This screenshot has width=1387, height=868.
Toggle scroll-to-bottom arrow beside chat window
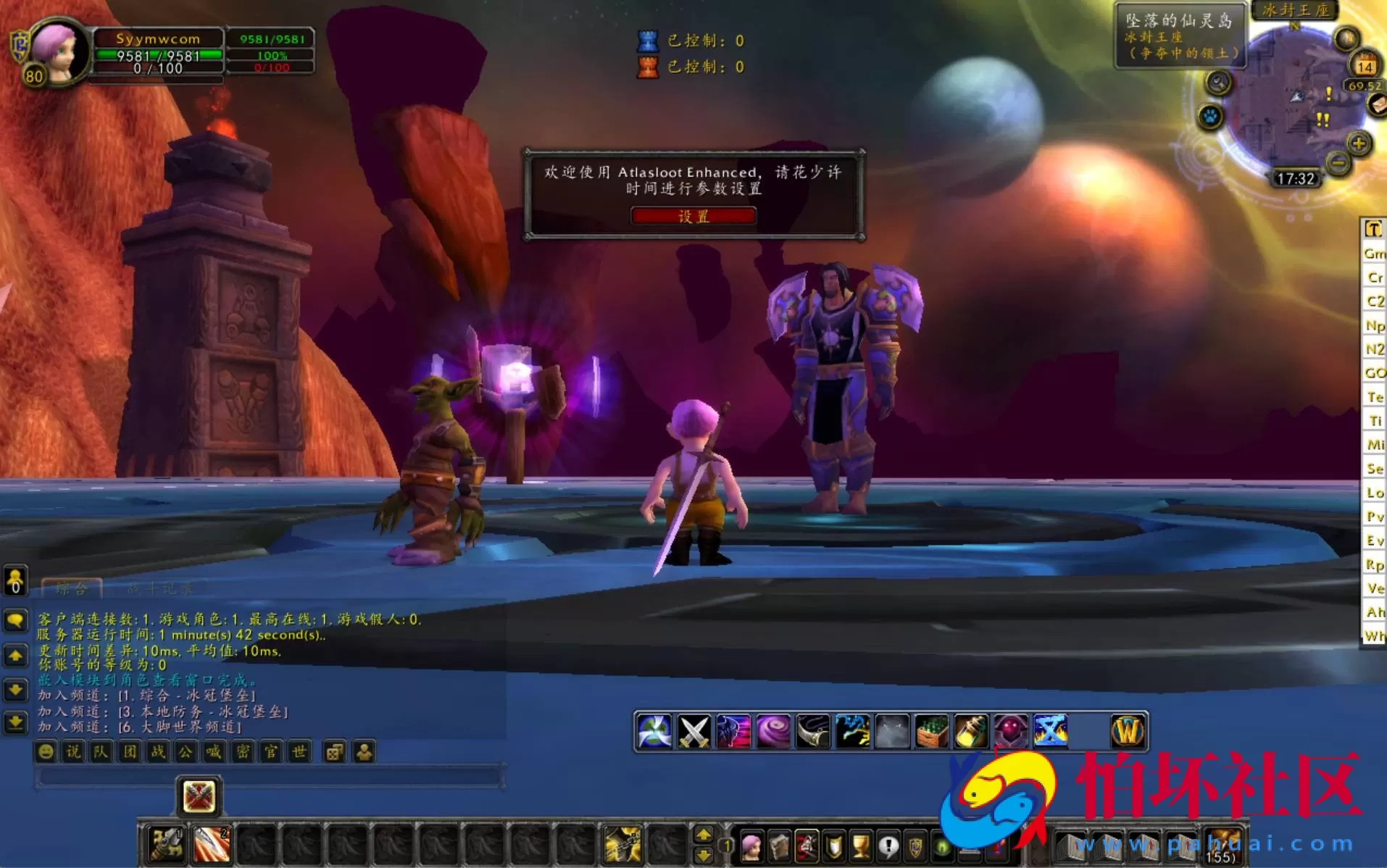[x=15, y=719]
